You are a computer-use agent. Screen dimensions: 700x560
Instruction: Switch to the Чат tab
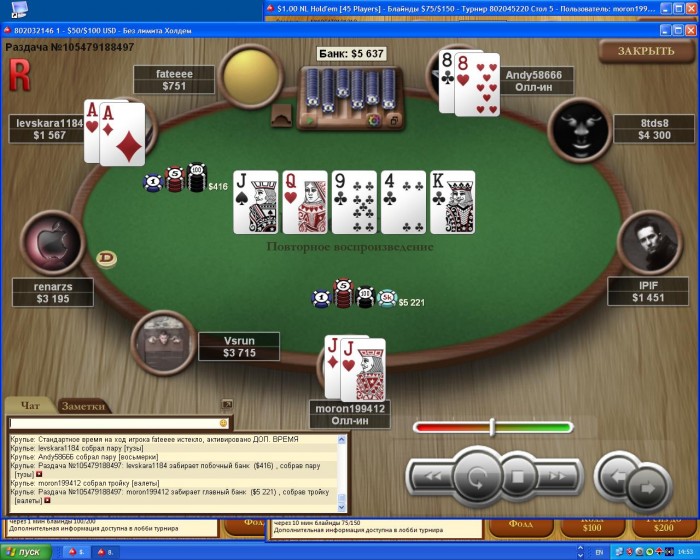coord(30,406)
